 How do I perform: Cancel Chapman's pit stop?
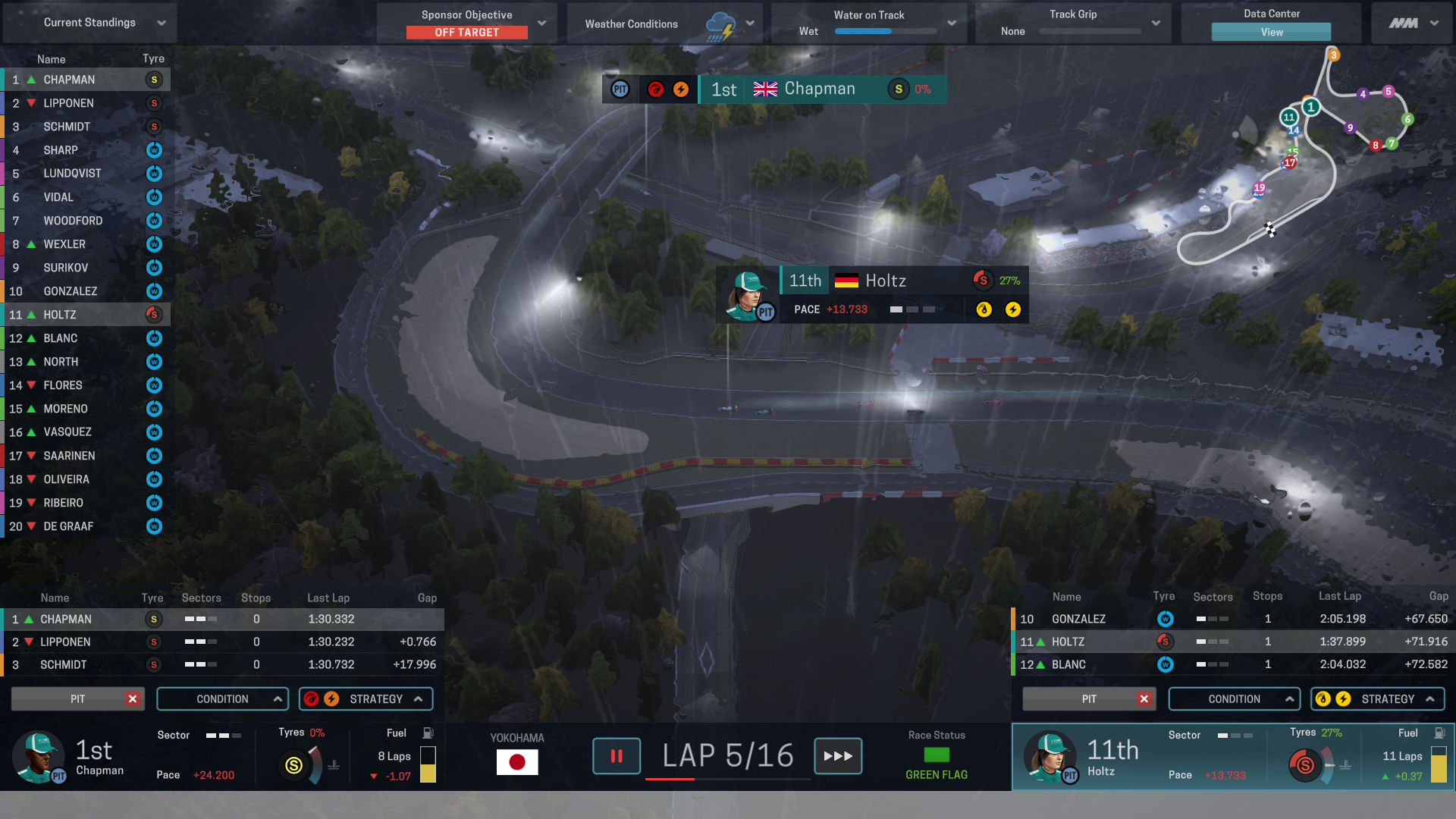point(133,699)
